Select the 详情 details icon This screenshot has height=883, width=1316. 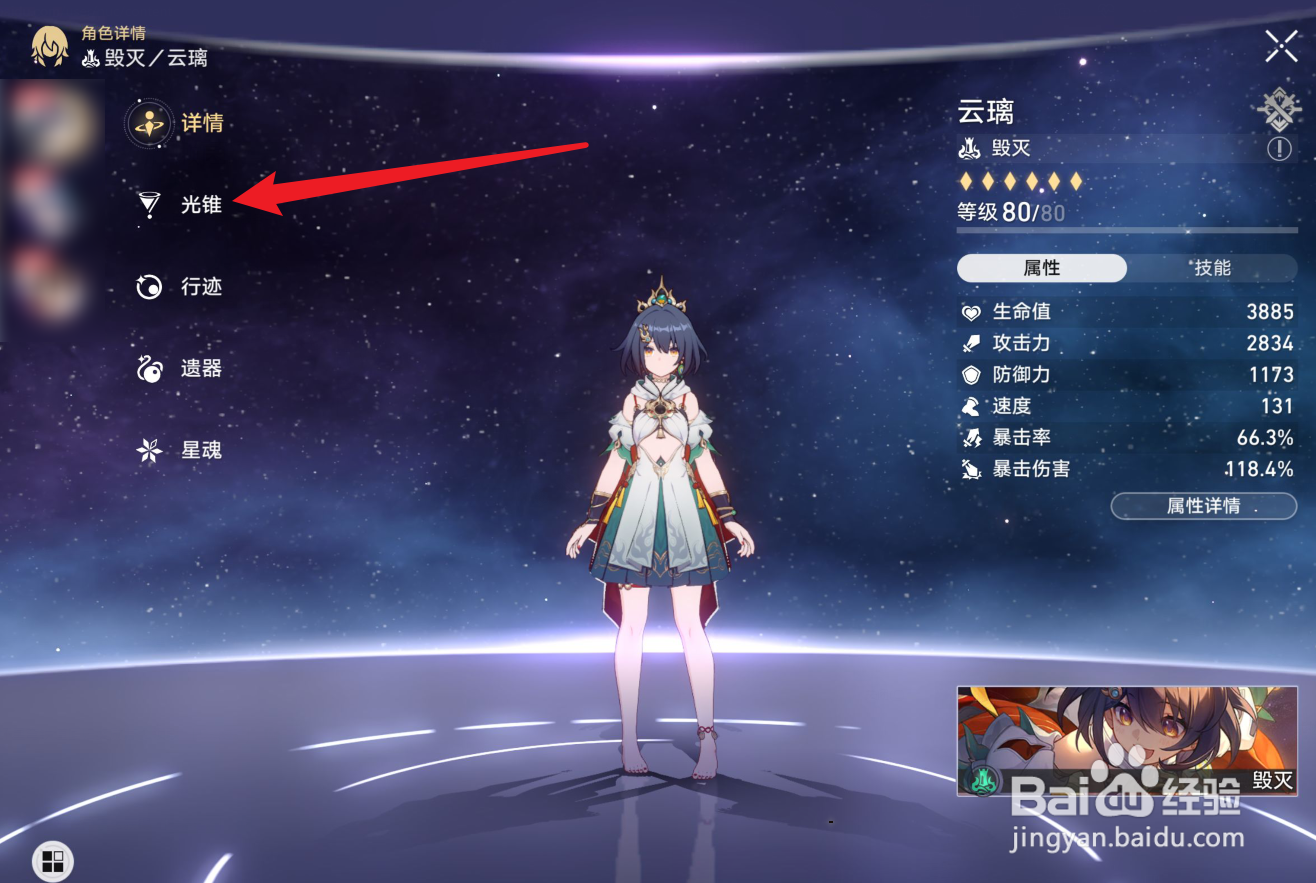(x=148, y=124)
